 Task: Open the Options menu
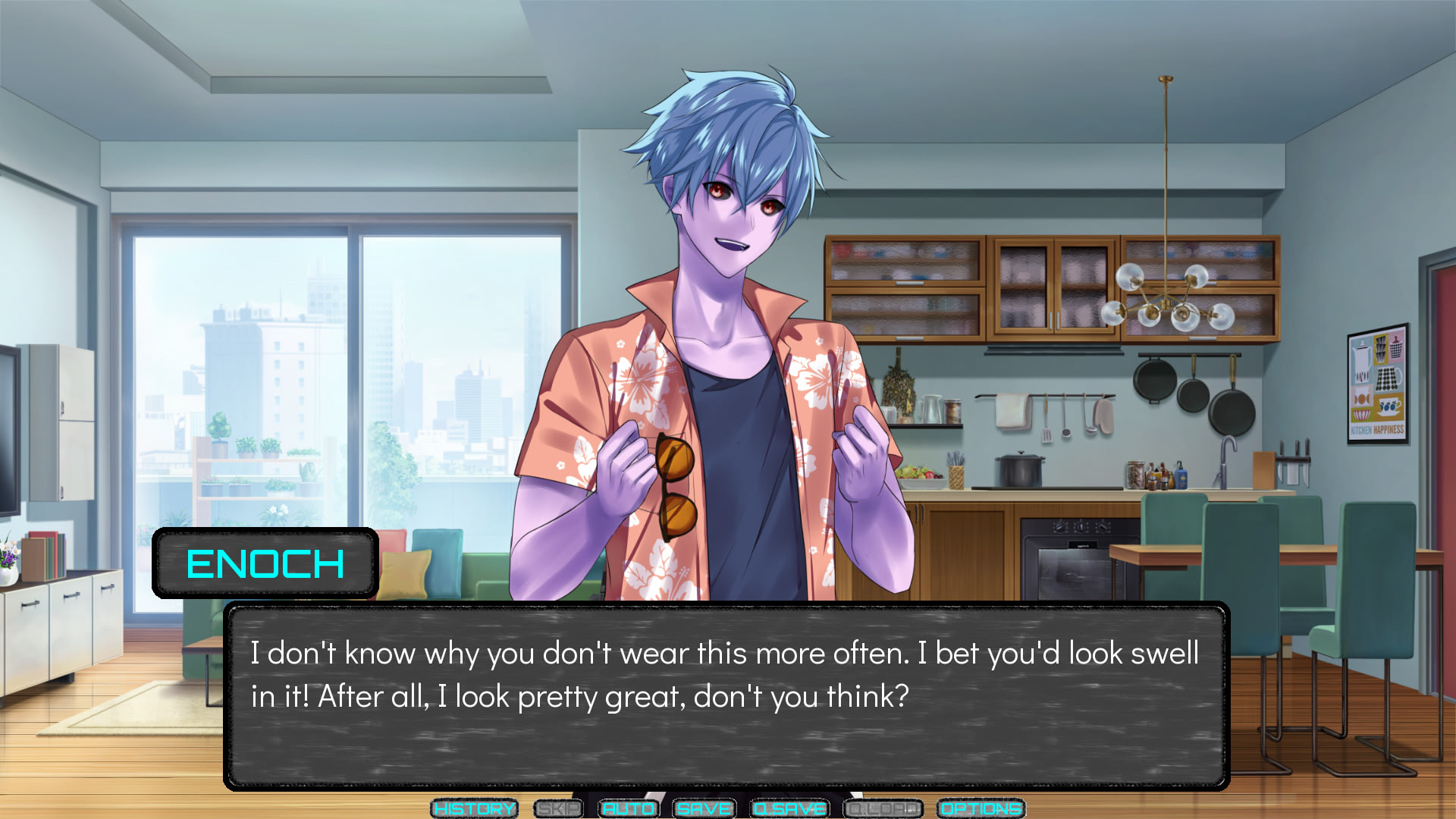[x=981, y=809]
